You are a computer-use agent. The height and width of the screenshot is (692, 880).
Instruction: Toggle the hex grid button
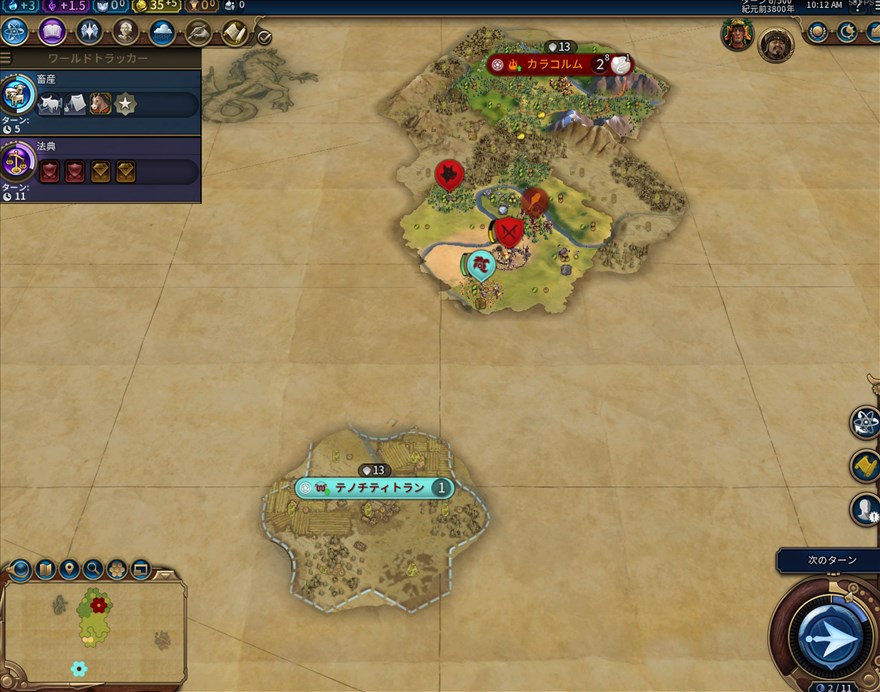click(x=117, y=570)
